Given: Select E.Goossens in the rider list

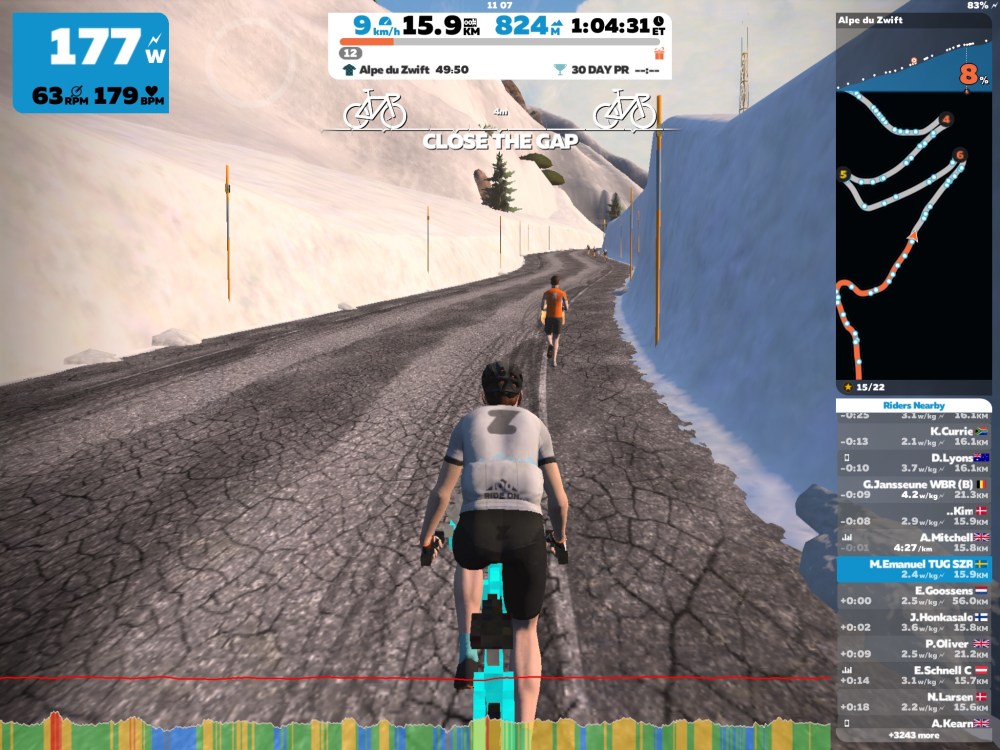Looking at the screenshot, I should click(913, 595).
